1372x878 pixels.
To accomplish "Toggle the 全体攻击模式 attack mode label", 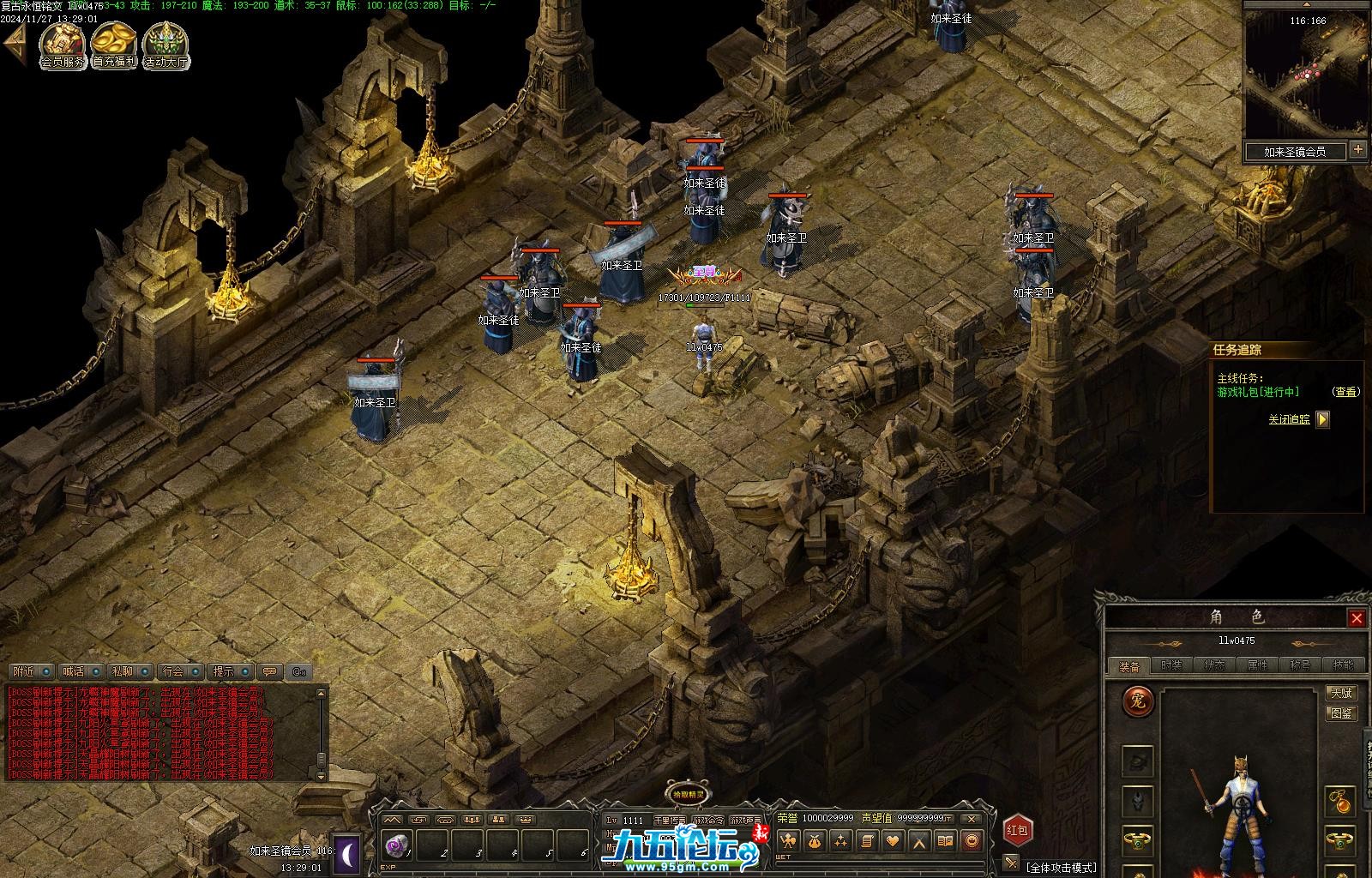I will [x=1062, y=868].
